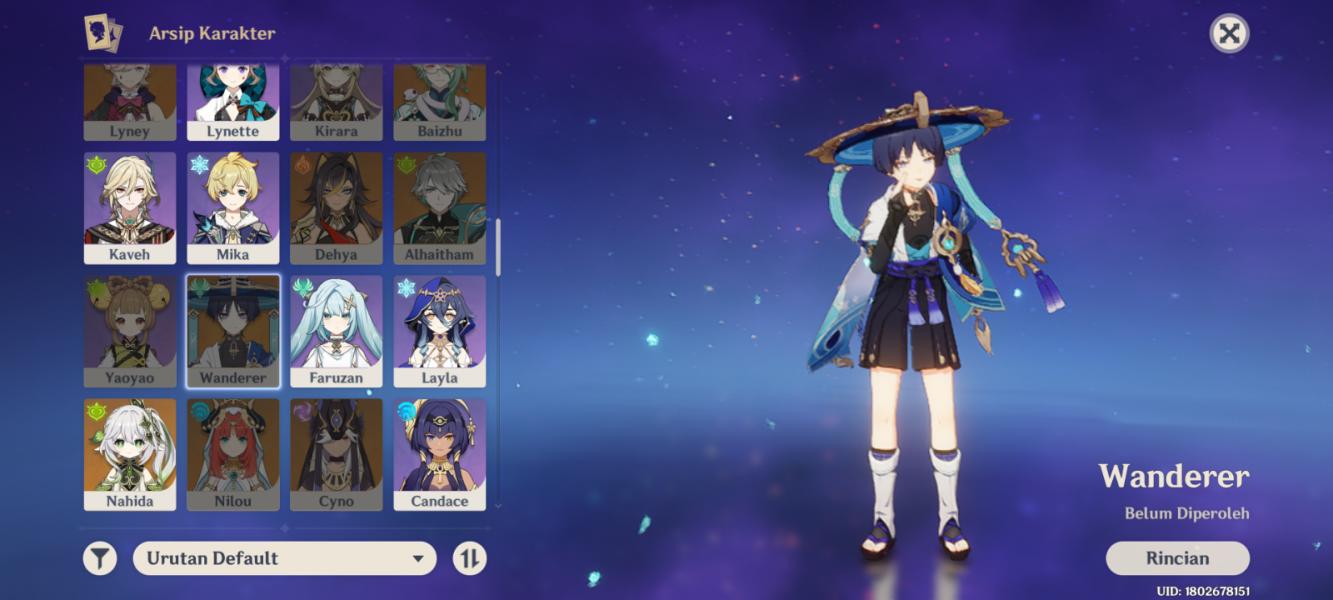
Task: Toggle the sort order arrows button
Action: [469, 558]
